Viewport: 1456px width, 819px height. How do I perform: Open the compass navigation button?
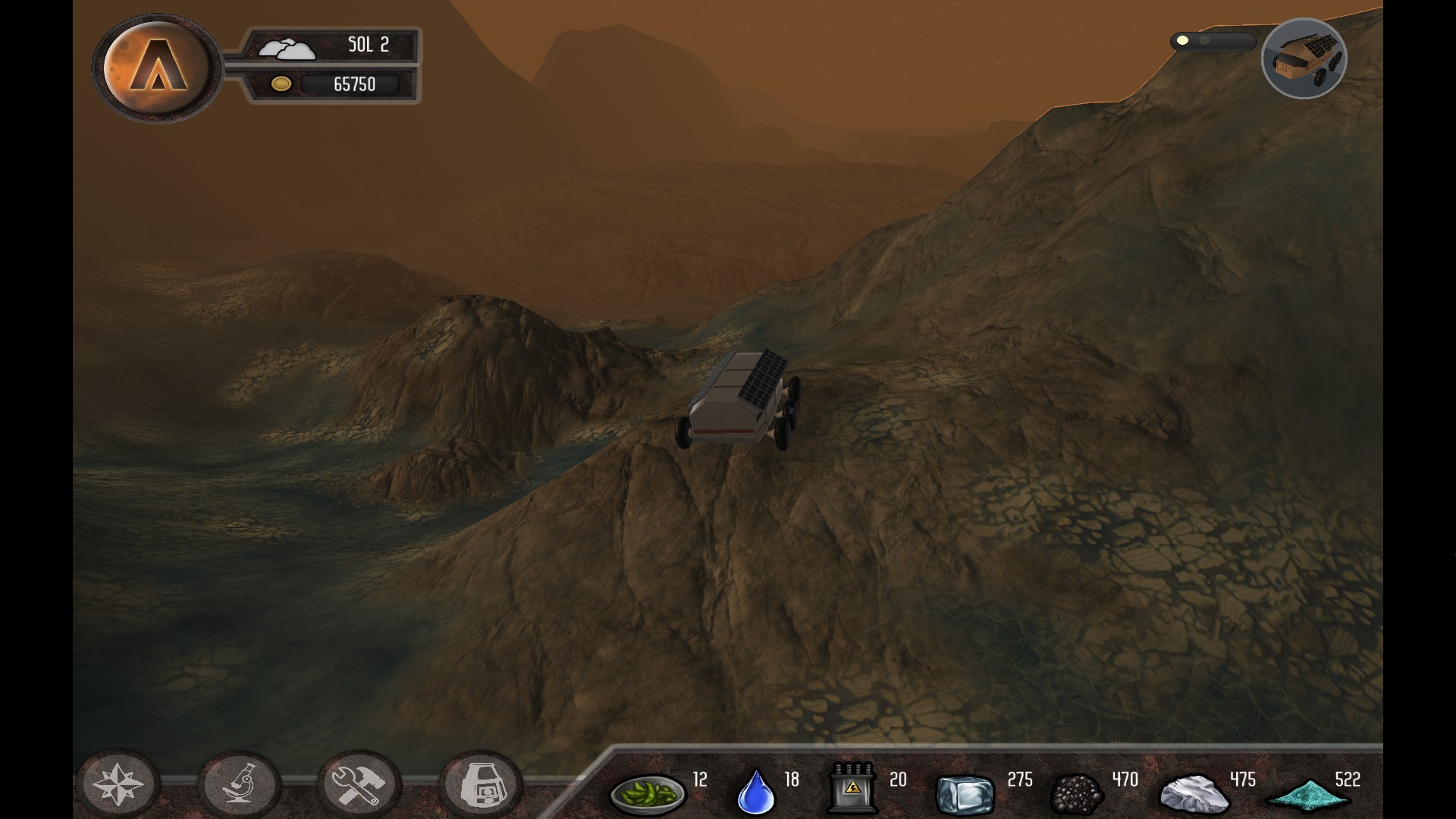pos(118,784)
